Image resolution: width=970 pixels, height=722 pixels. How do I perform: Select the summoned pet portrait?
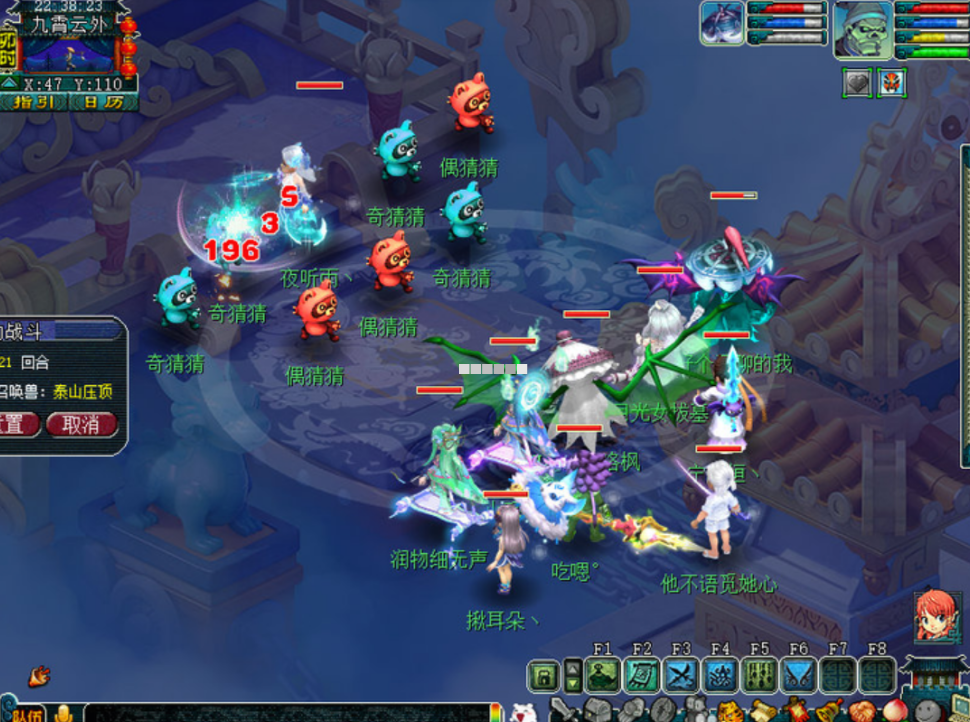(x=722, y=23)
